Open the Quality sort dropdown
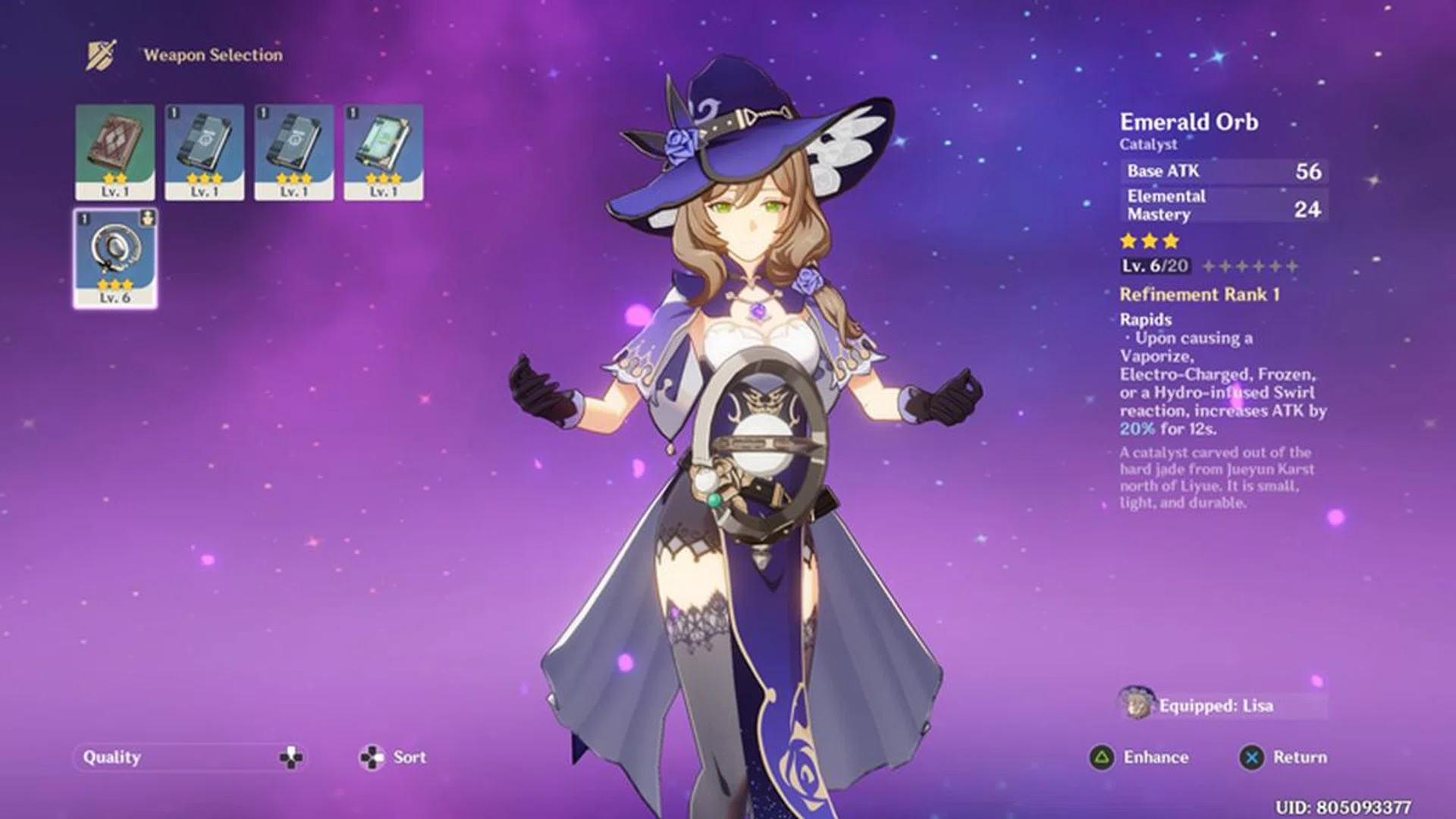This screenshot has height=819, width=1456. (x=190, y=757)
